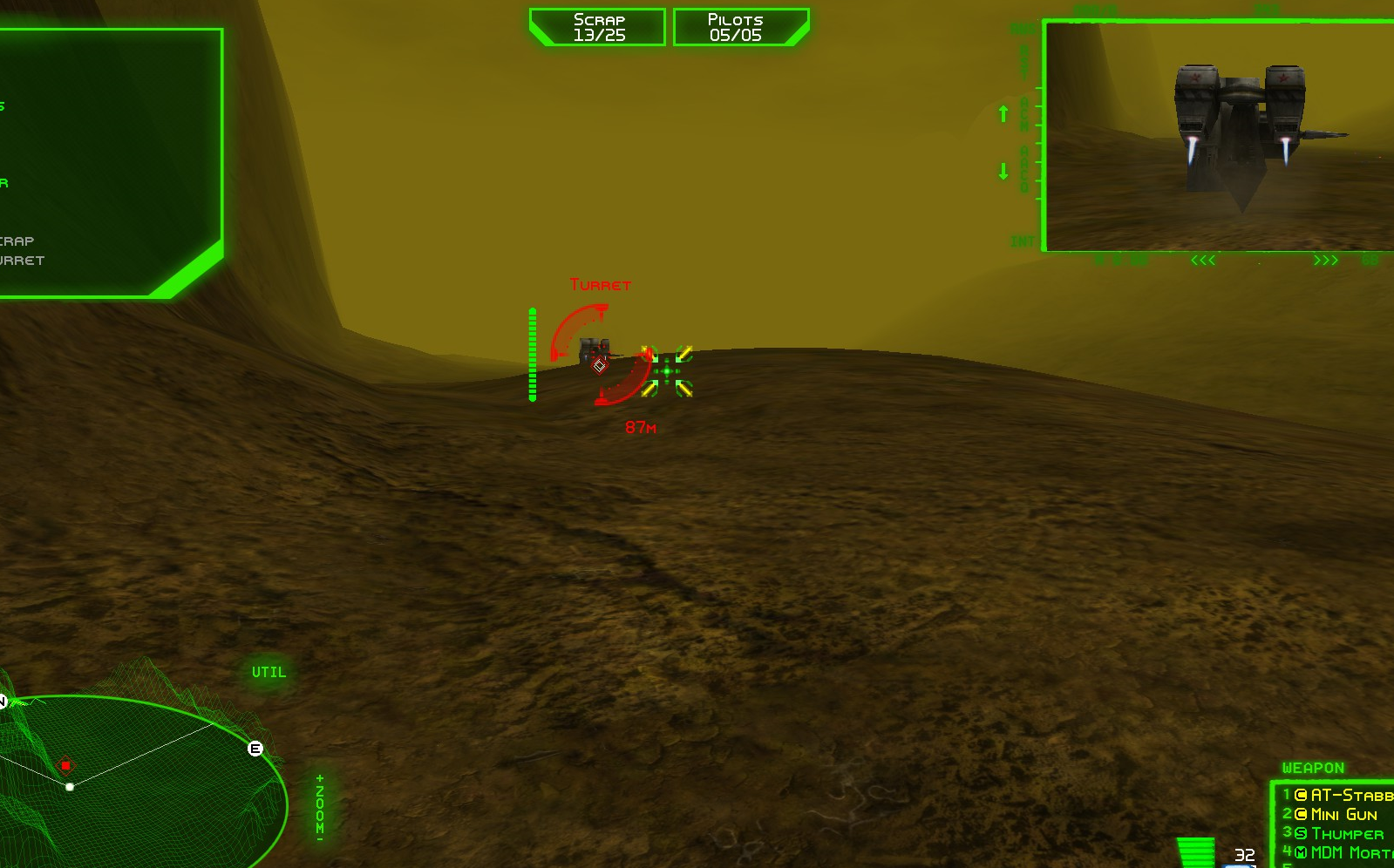This screenshot has height=868, width=1394.
Task: Select the Thumper special weapon icon
Action: (x=1301, y=833)
